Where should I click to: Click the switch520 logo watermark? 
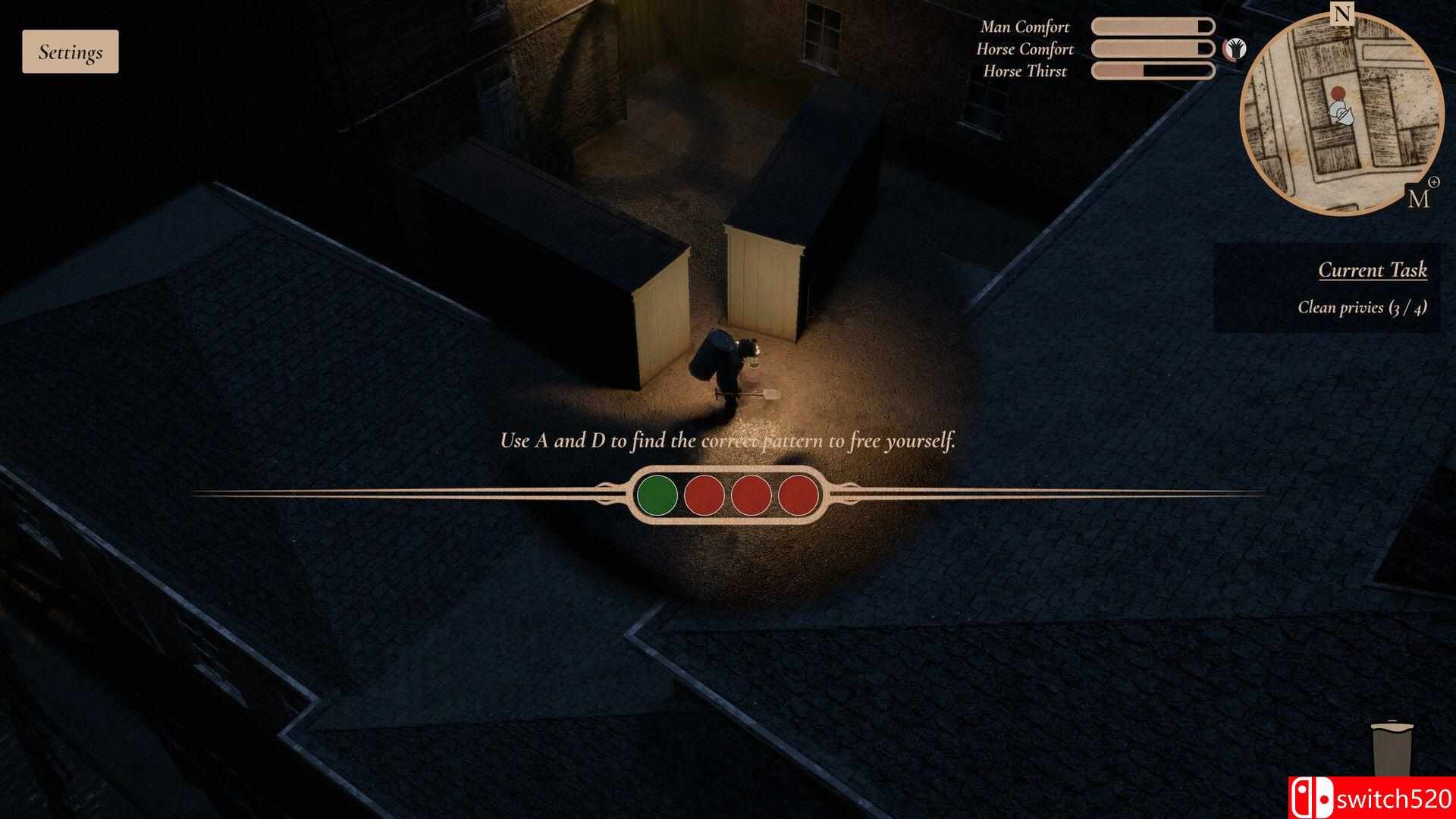click(1374, 799)
